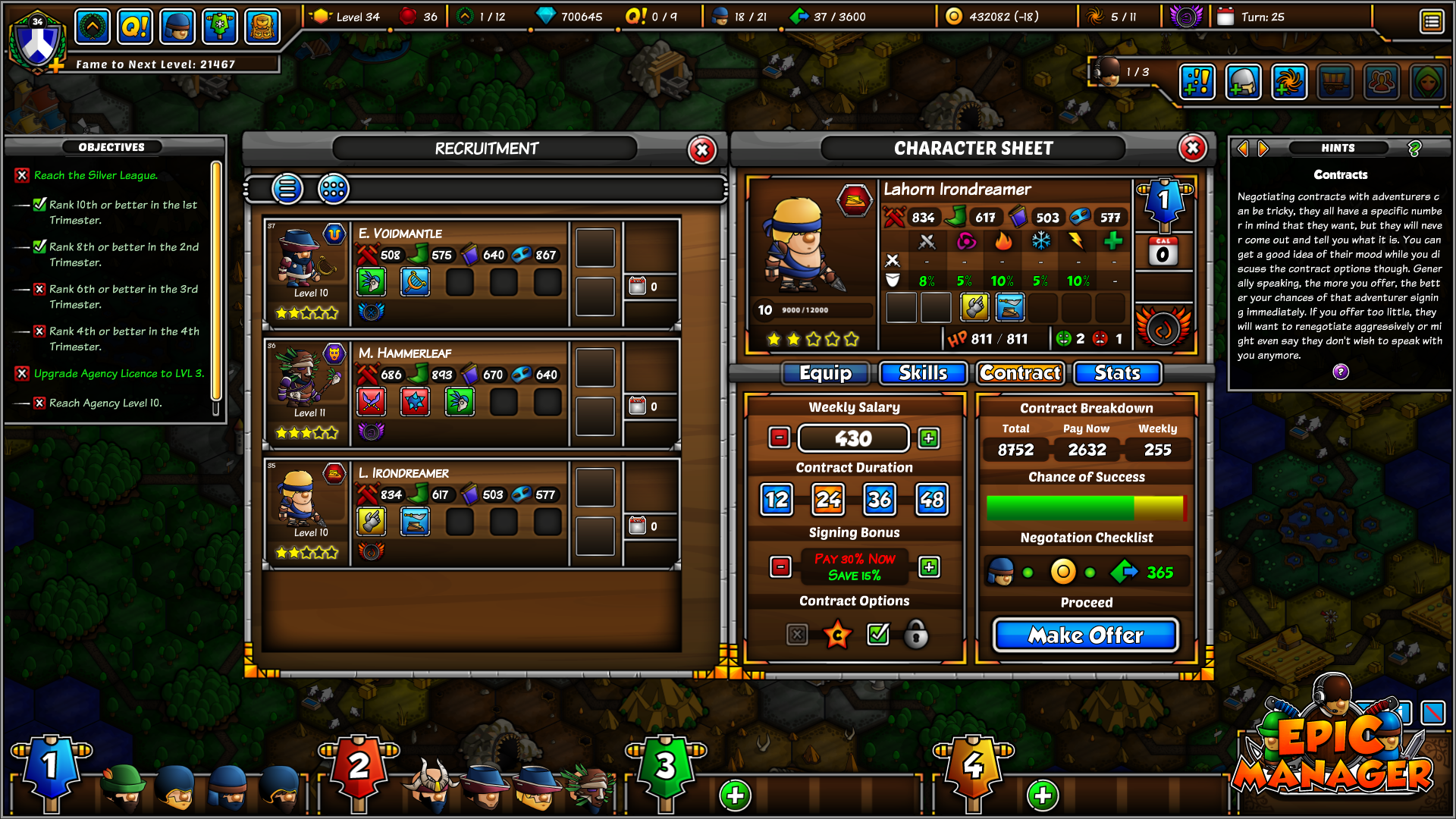Increase the weekly salary with plus button
The image size is (1456, 819).
click(x=928, y=438)
